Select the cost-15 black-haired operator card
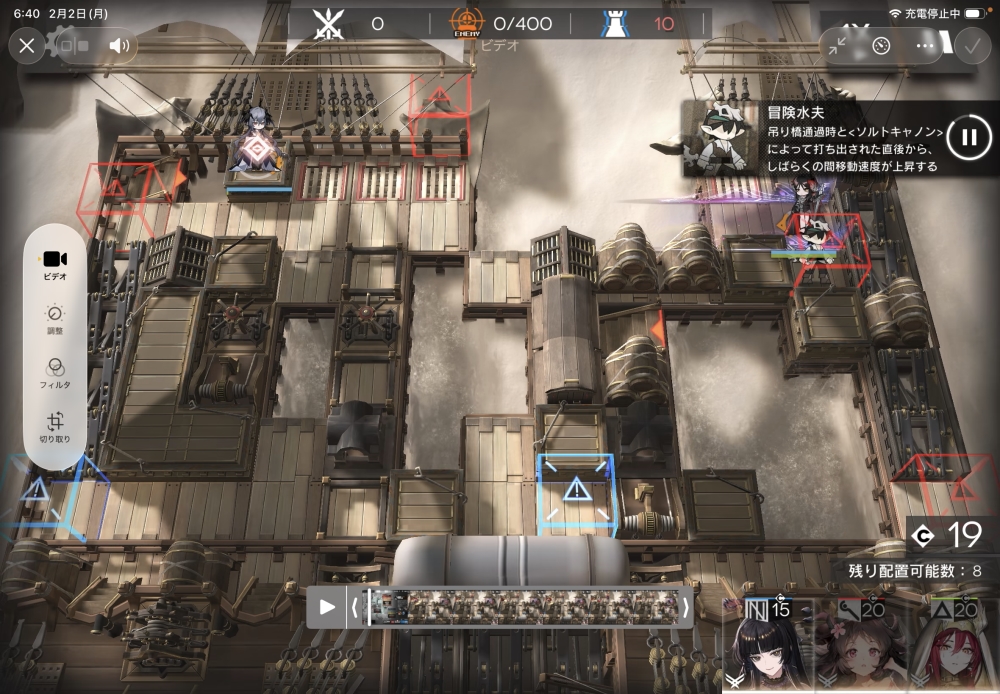The image size is (1000, 694). 768,646
